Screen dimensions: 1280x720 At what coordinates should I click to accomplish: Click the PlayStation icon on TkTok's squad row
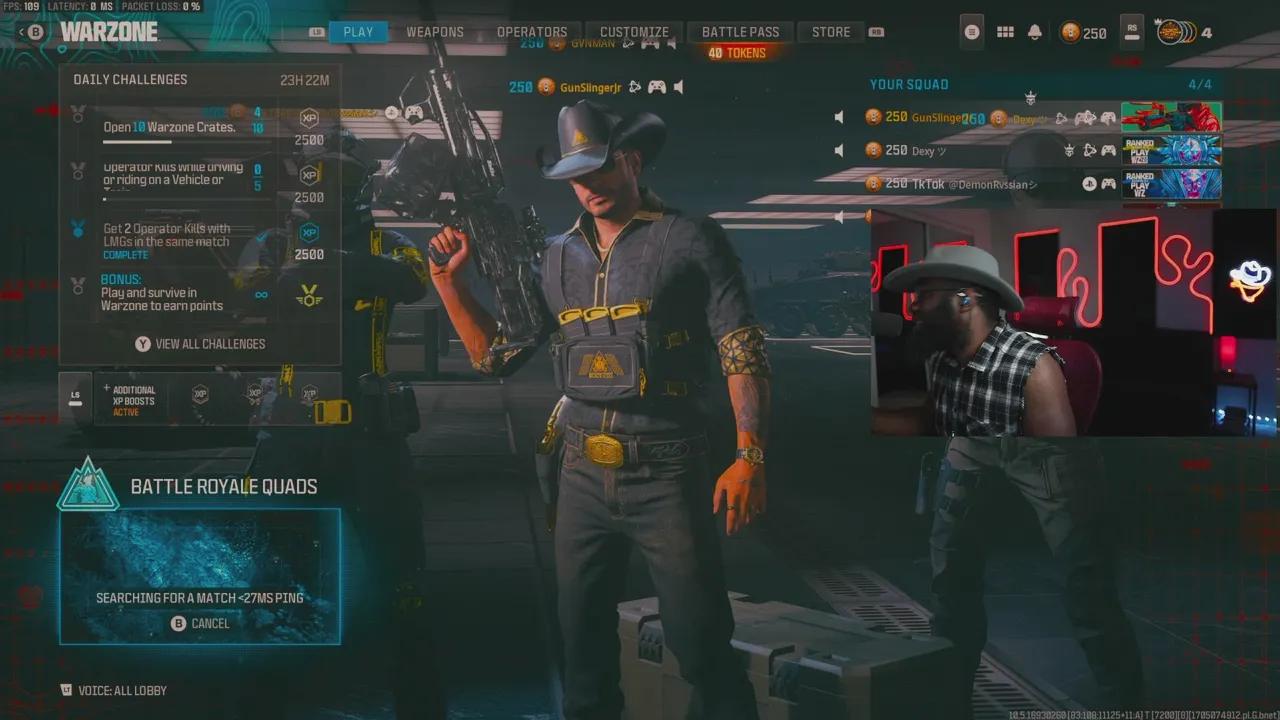tap(1089, 183)
